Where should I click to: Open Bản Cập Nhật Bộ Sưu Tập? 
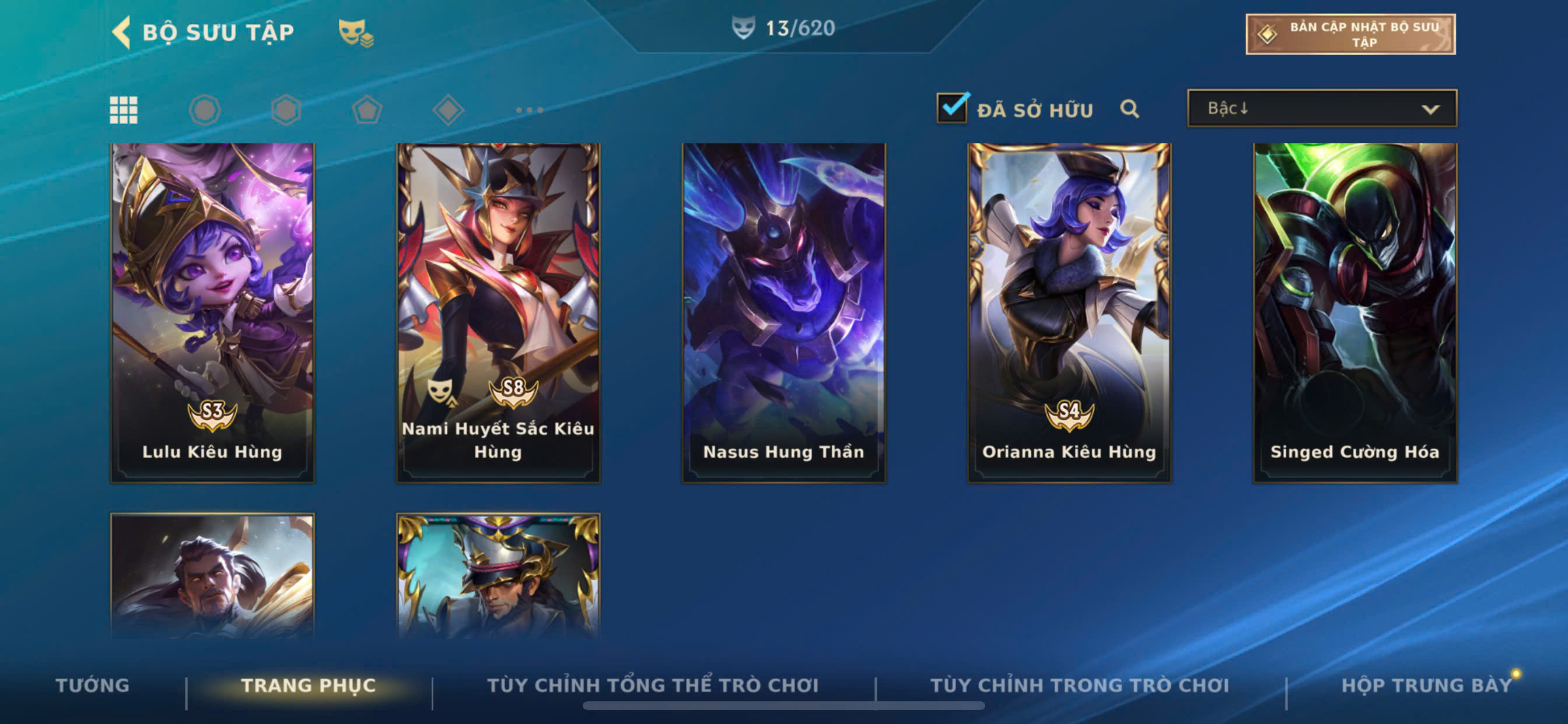[1350, 34]
